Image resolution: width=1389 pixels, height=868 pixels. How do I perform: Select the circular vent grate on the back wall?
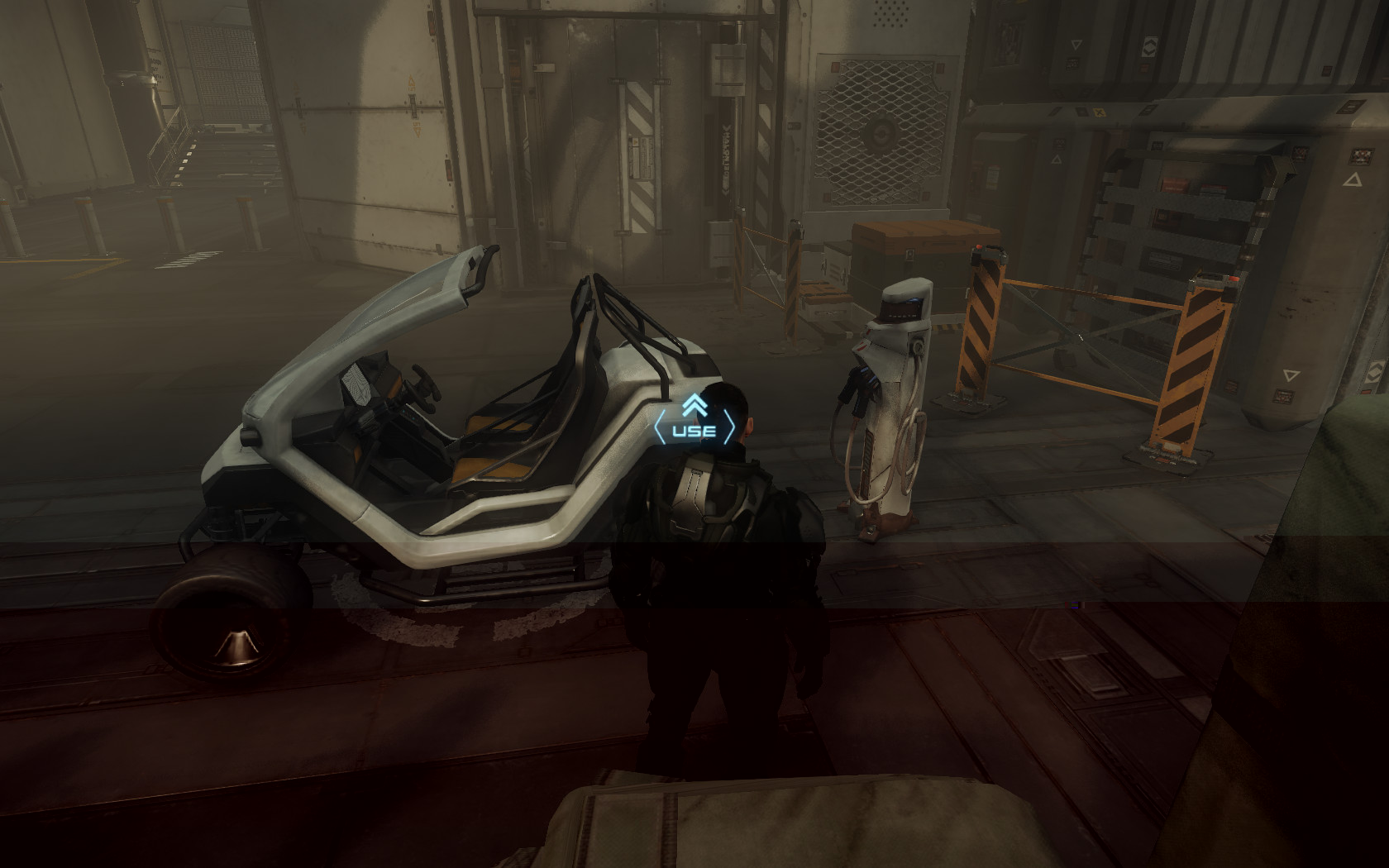(883, 131)
